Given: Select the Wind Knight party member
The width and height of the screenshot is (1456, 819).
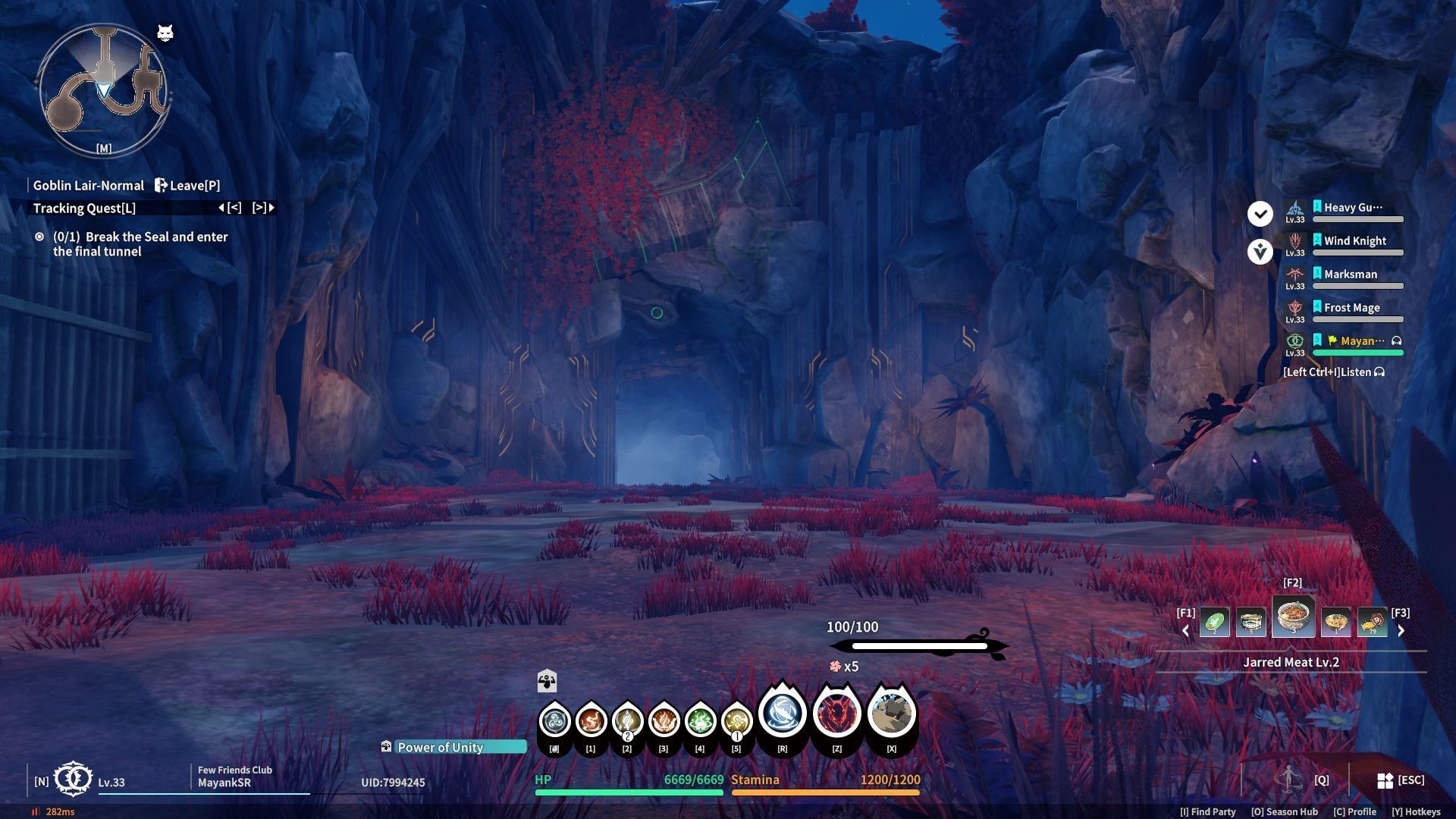Looking at the screenshot, I should pos(1354,241).
